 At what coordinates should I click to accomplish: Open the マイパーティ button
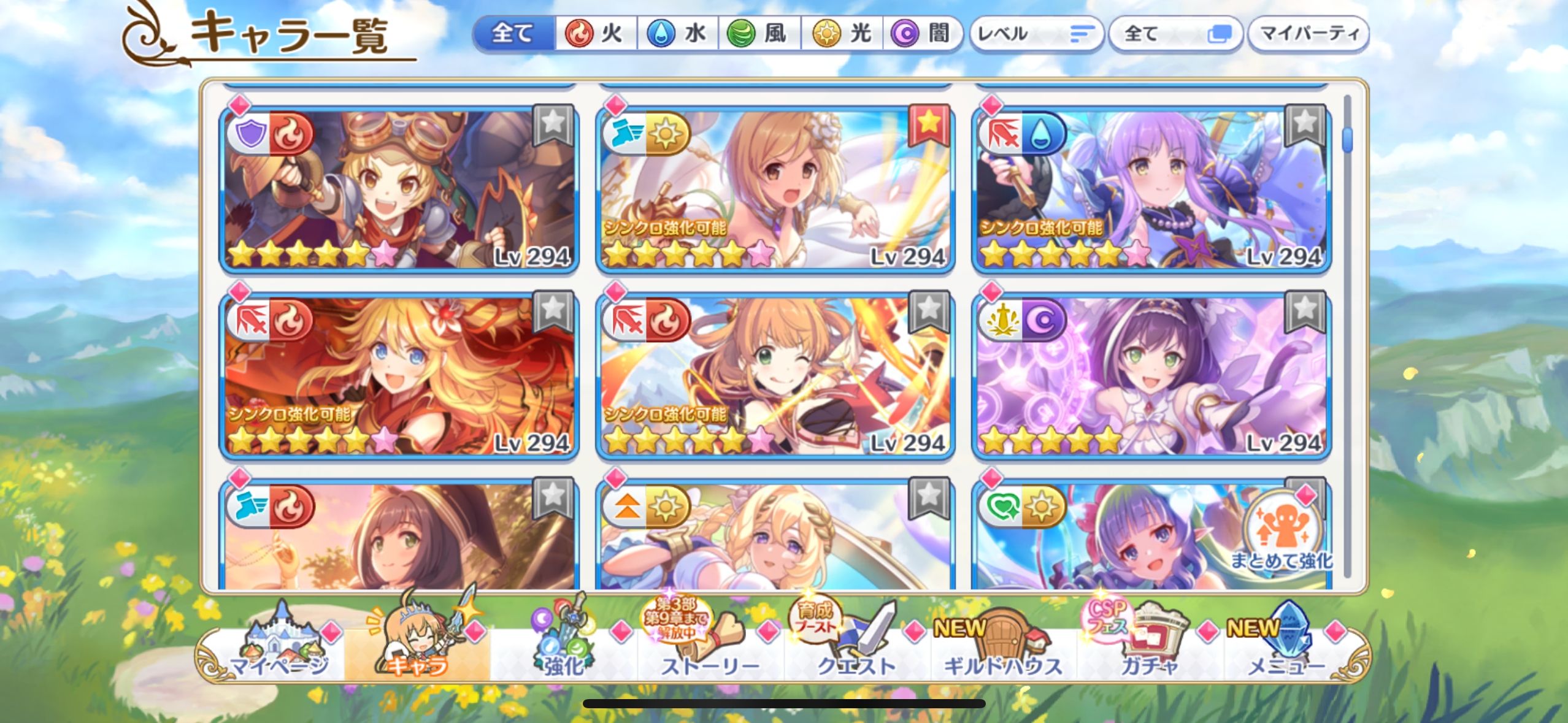tap(1309, 34)
